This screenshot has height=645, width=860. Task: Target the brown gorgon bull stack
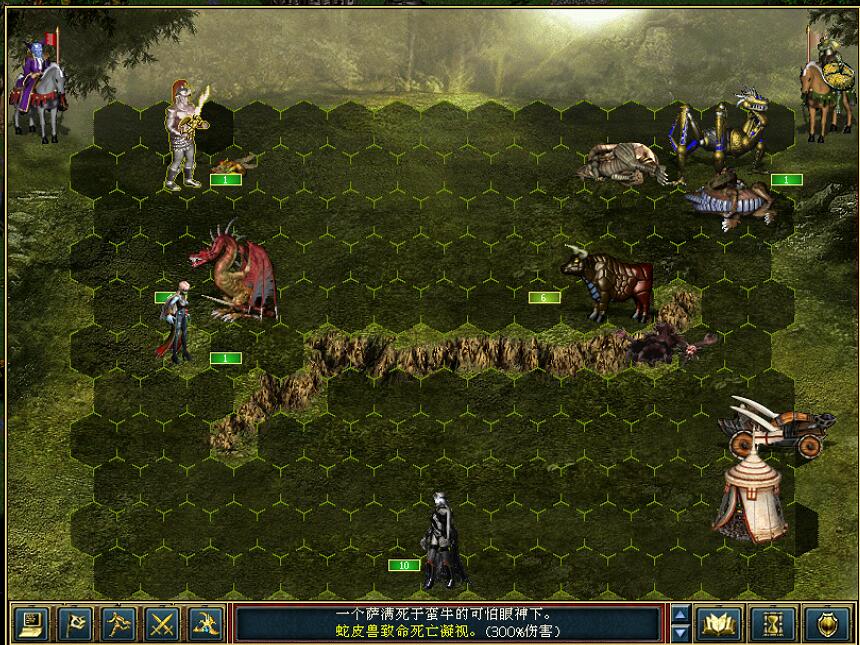tap(608, 283)
